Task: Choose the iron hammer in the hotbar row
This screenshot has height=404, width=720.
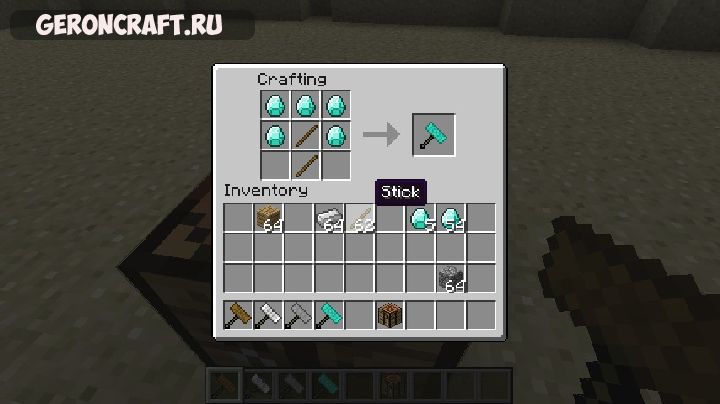Action: coord(267,316)
